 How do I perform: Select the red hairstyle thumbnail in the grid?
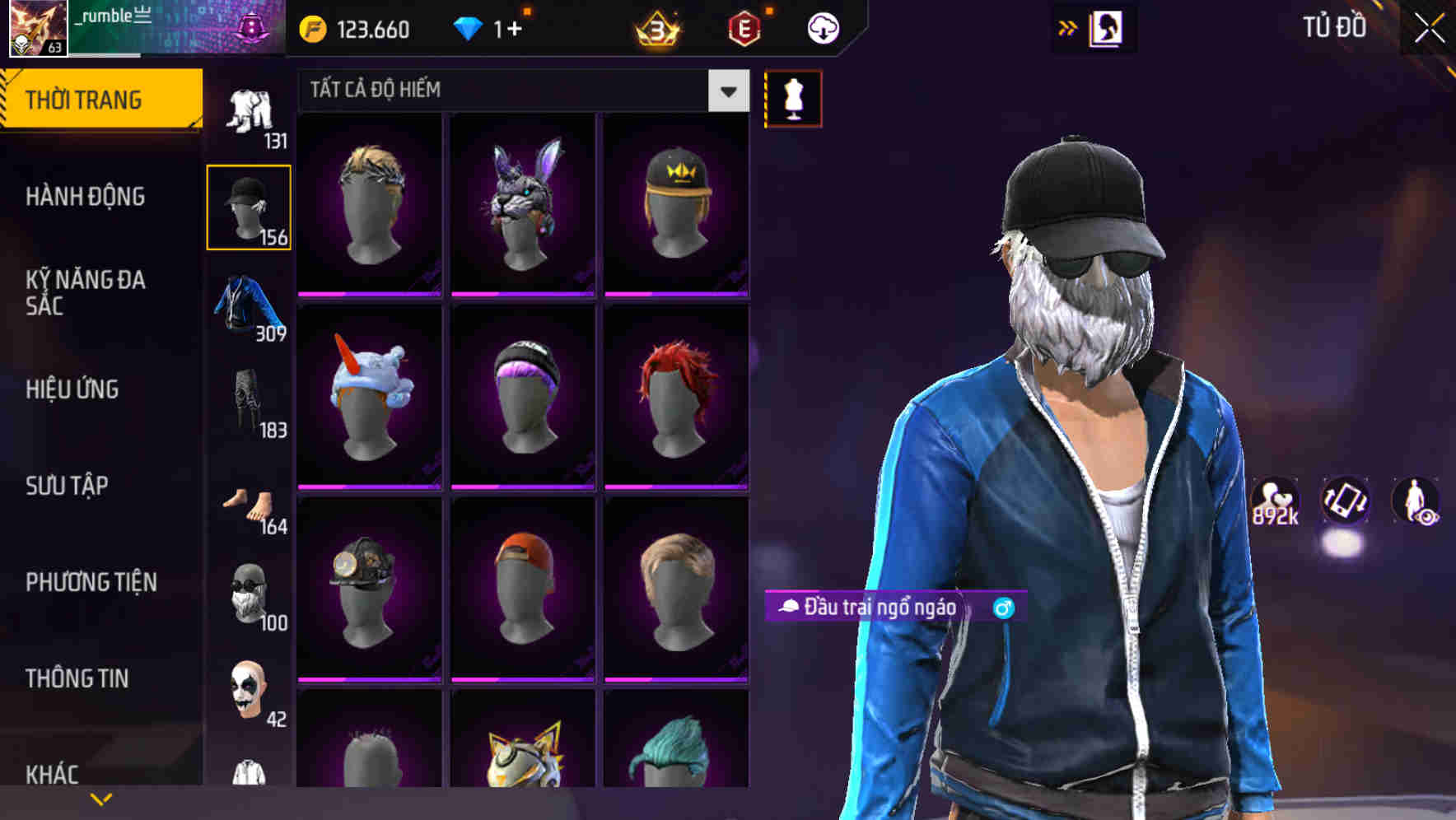click(675, 395)
